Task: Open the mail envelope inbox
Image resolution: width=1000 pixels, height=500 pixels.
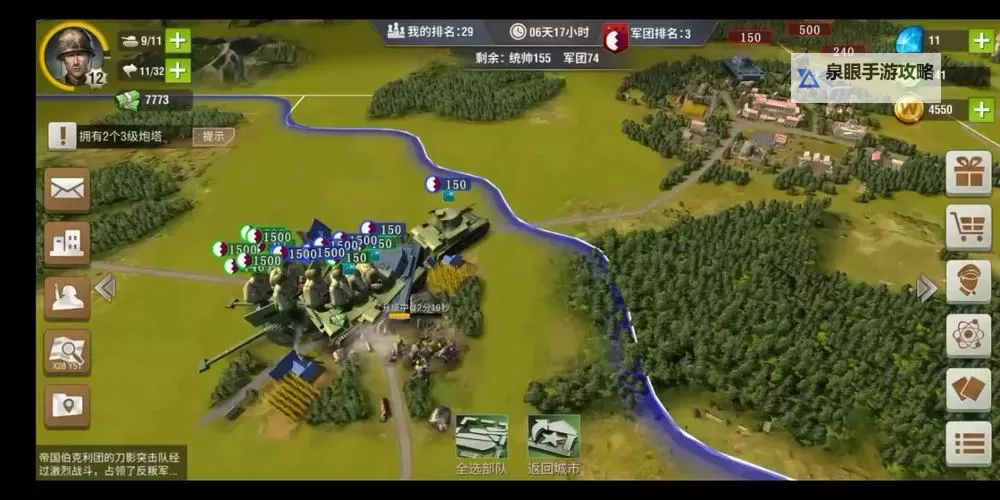Action: [x=67, y=189]
